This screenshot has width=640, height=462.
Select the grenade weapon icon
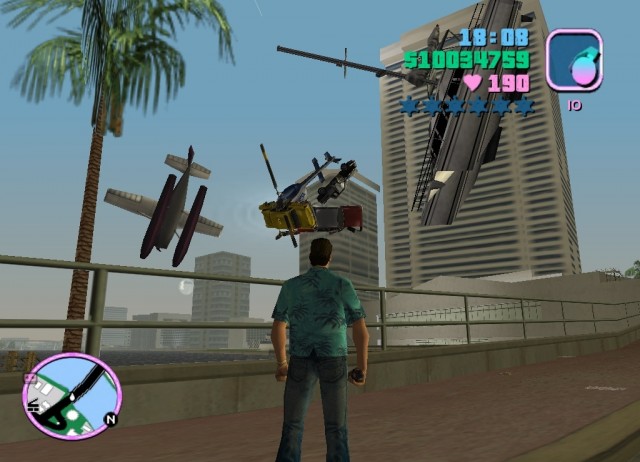[574, 60]
